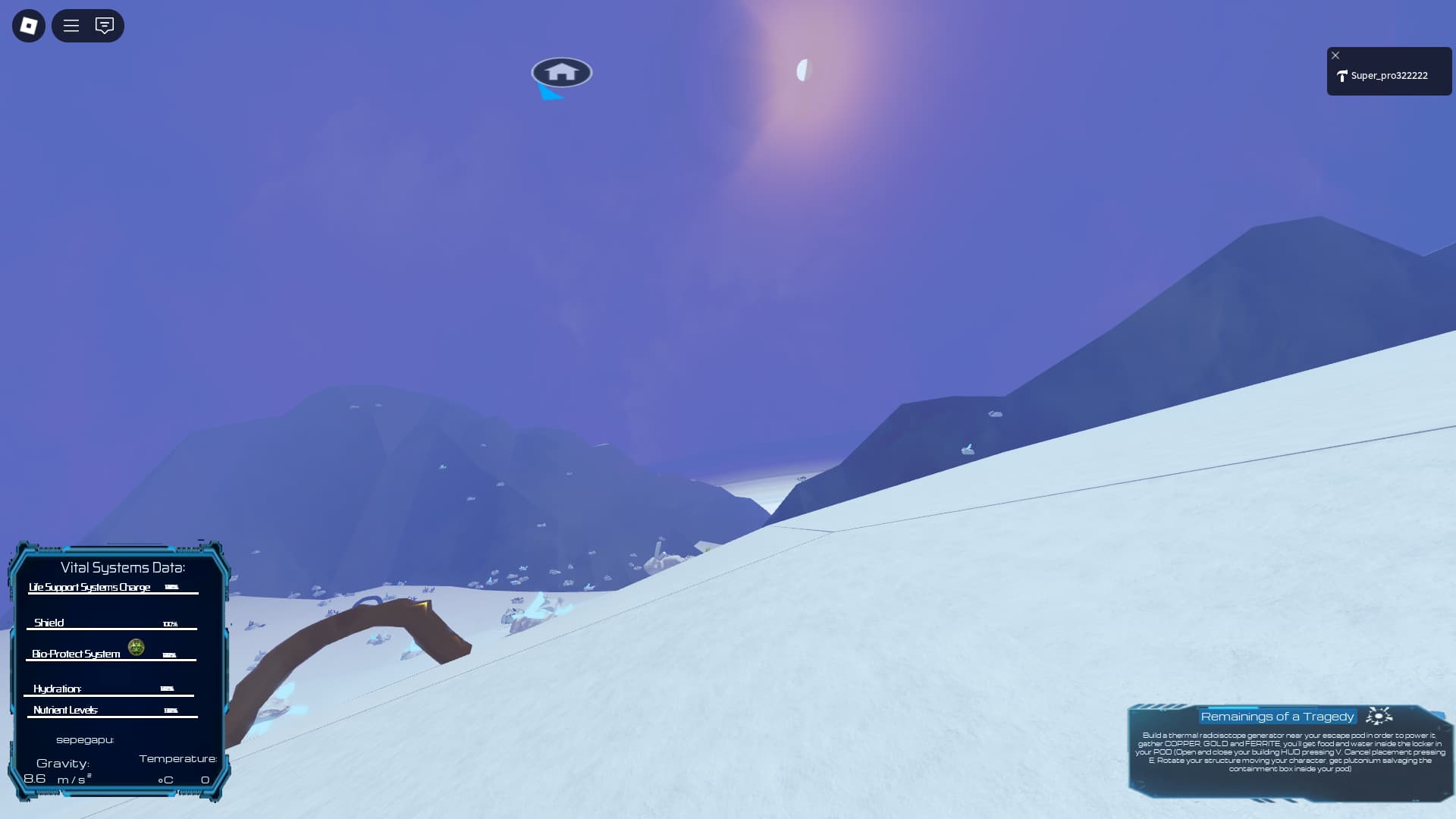Image resolution: width=1456 pixels, height=819 pixels.
Task: Click the biohazard icon beside Bio-Protect System
Action: pos(135,647)
